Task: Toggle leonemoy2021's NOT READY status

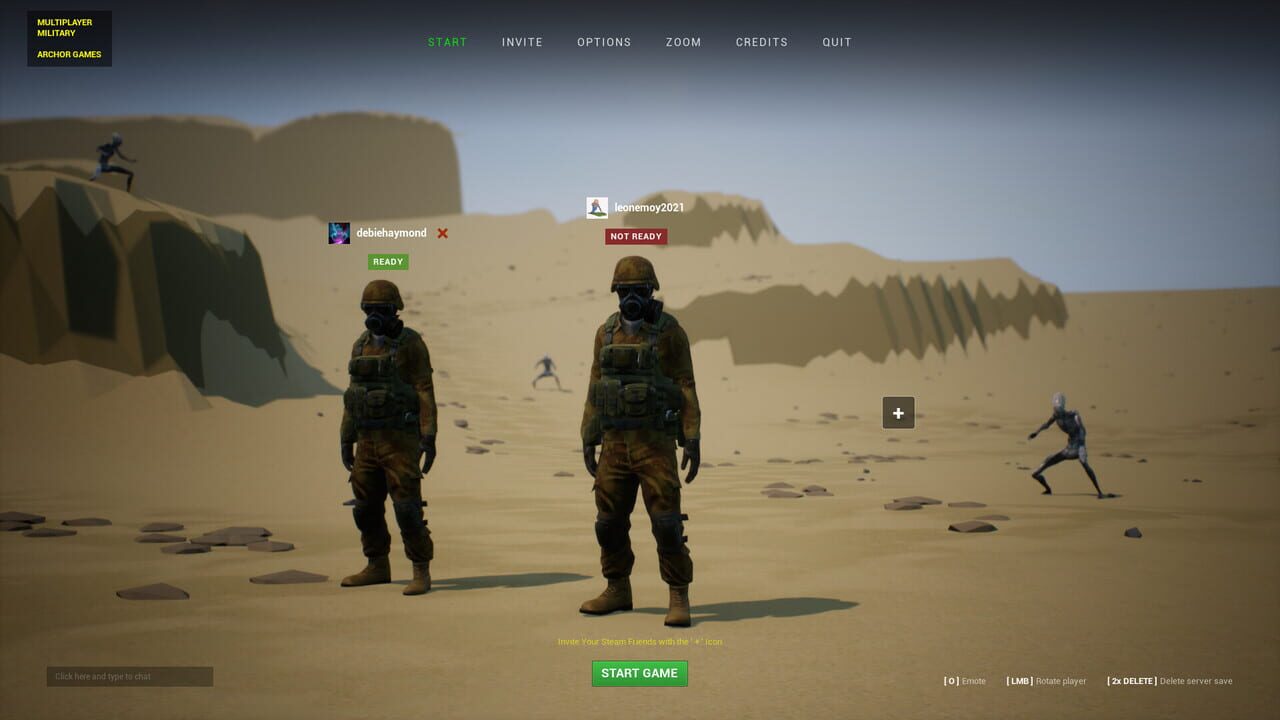Action: tap(637, 236)
